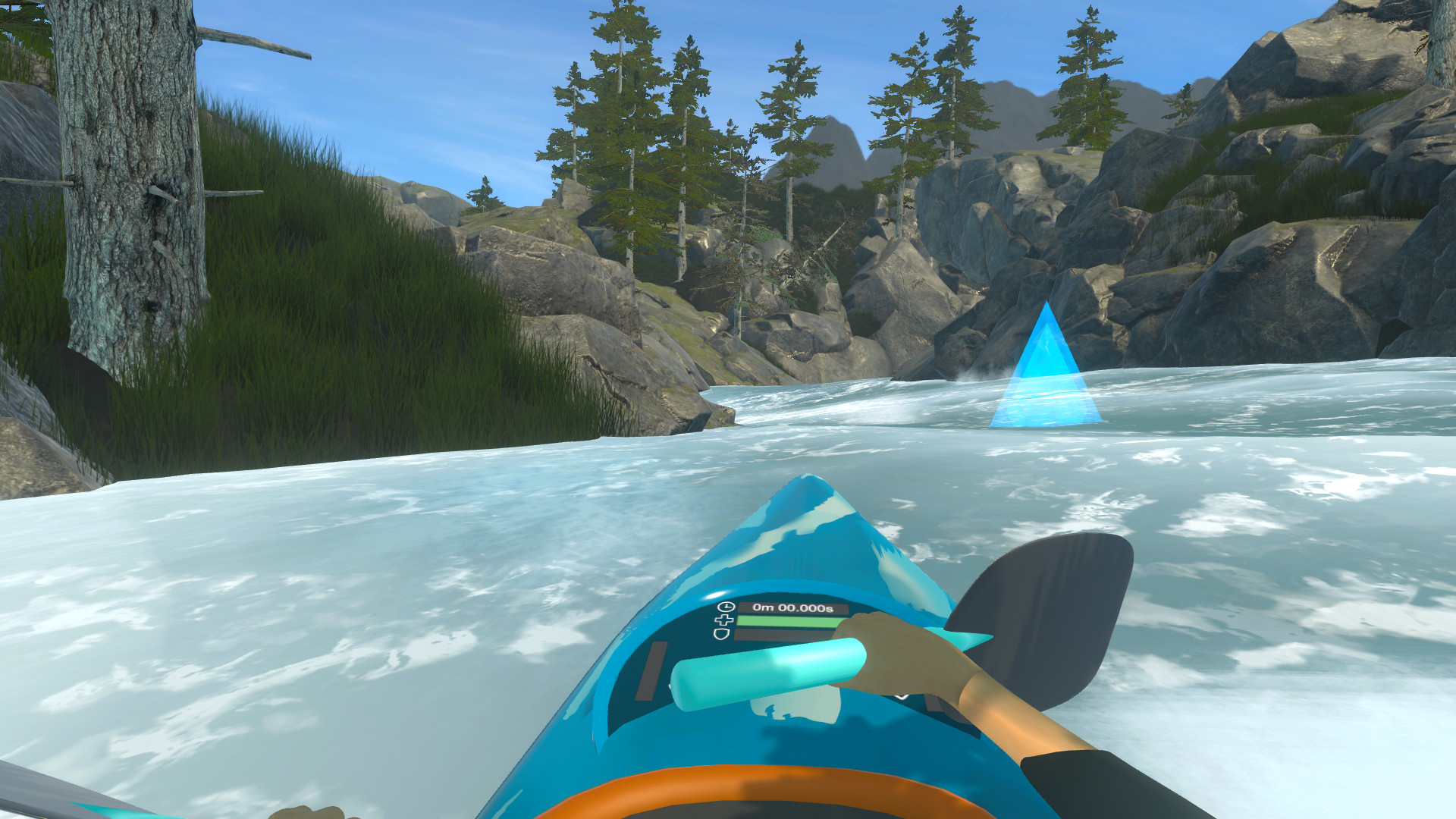This screenshot has height=819, width=1456.
Task: Click the 0m 00.000s timer readout
Action: (x=792, y=607)
